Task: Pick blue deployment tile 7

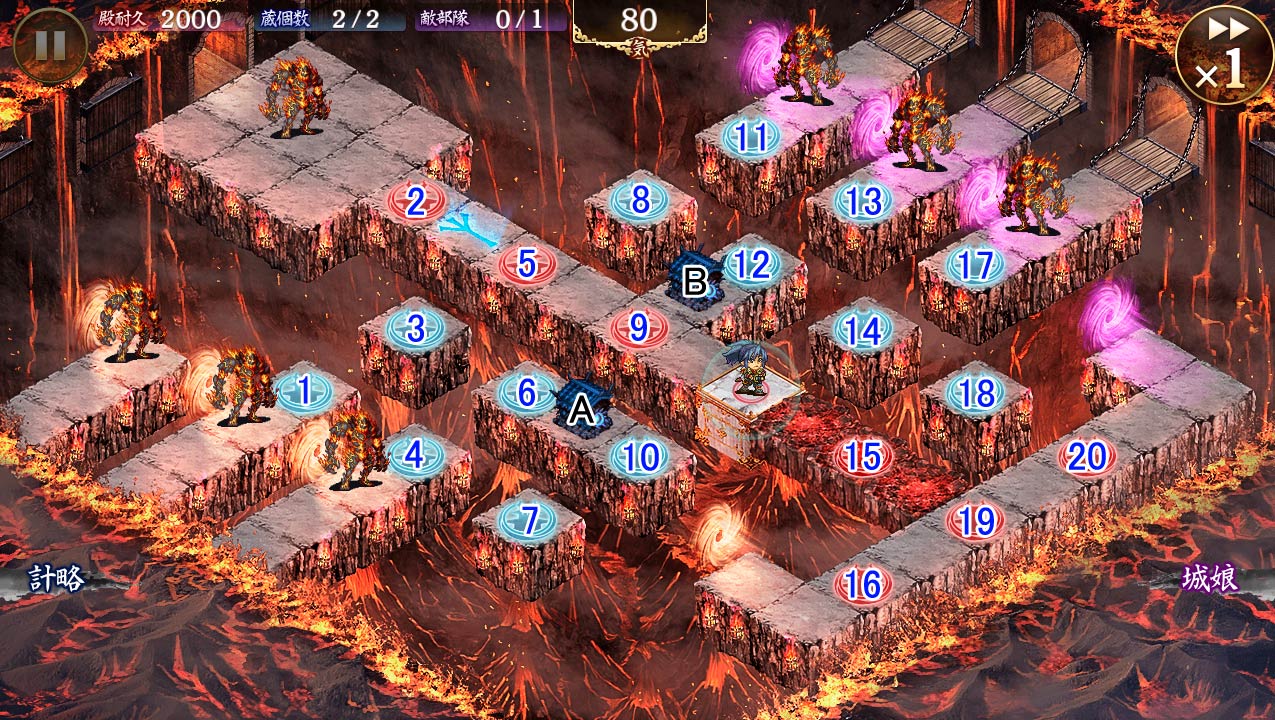Action: 527,519
